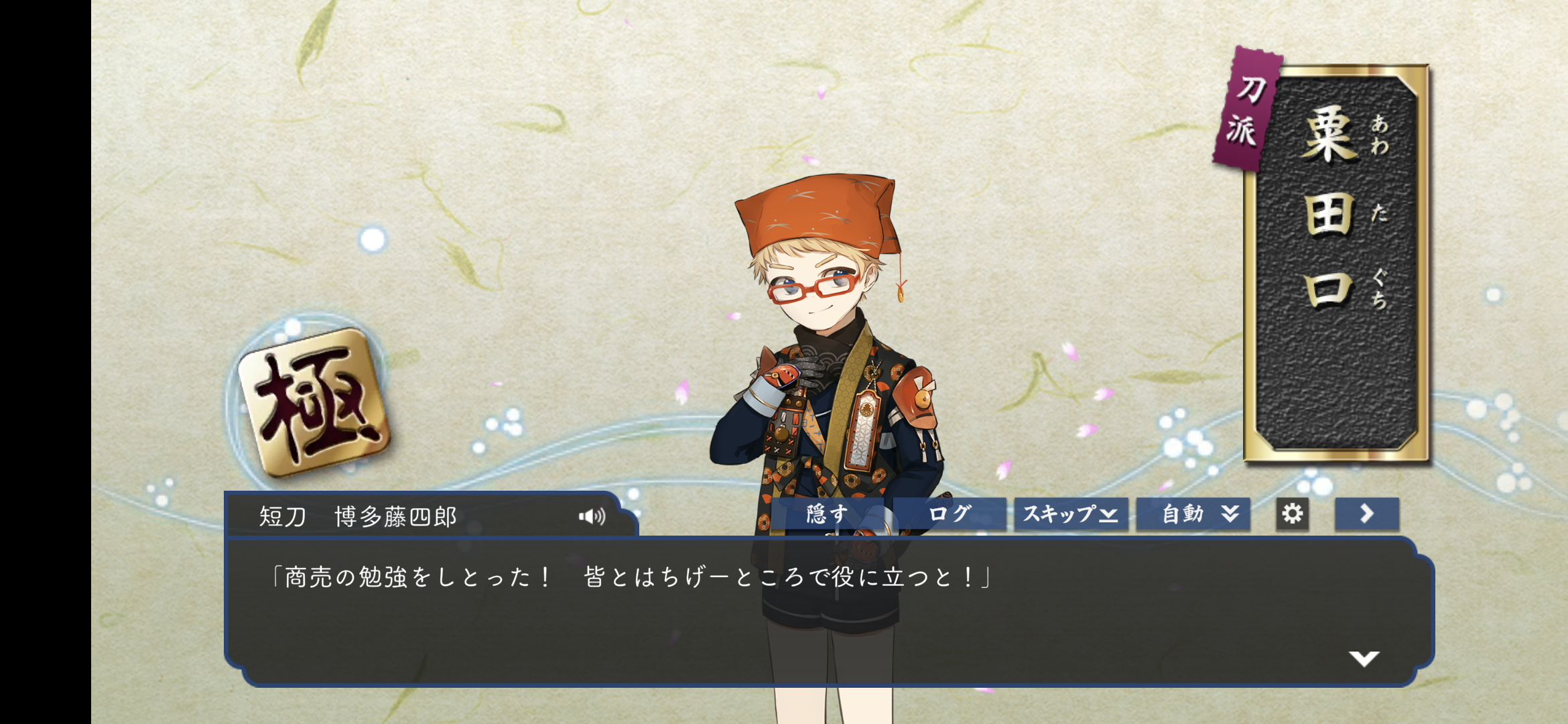Replay voice line with speaker icon
The height and width of the screenshot is (724, 1568).
(592, 516)
